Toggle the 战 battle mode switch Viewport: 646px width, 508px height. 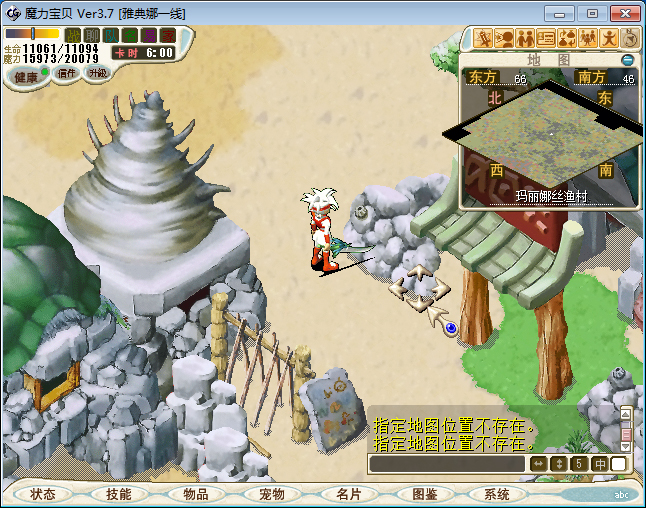[73, 36]
